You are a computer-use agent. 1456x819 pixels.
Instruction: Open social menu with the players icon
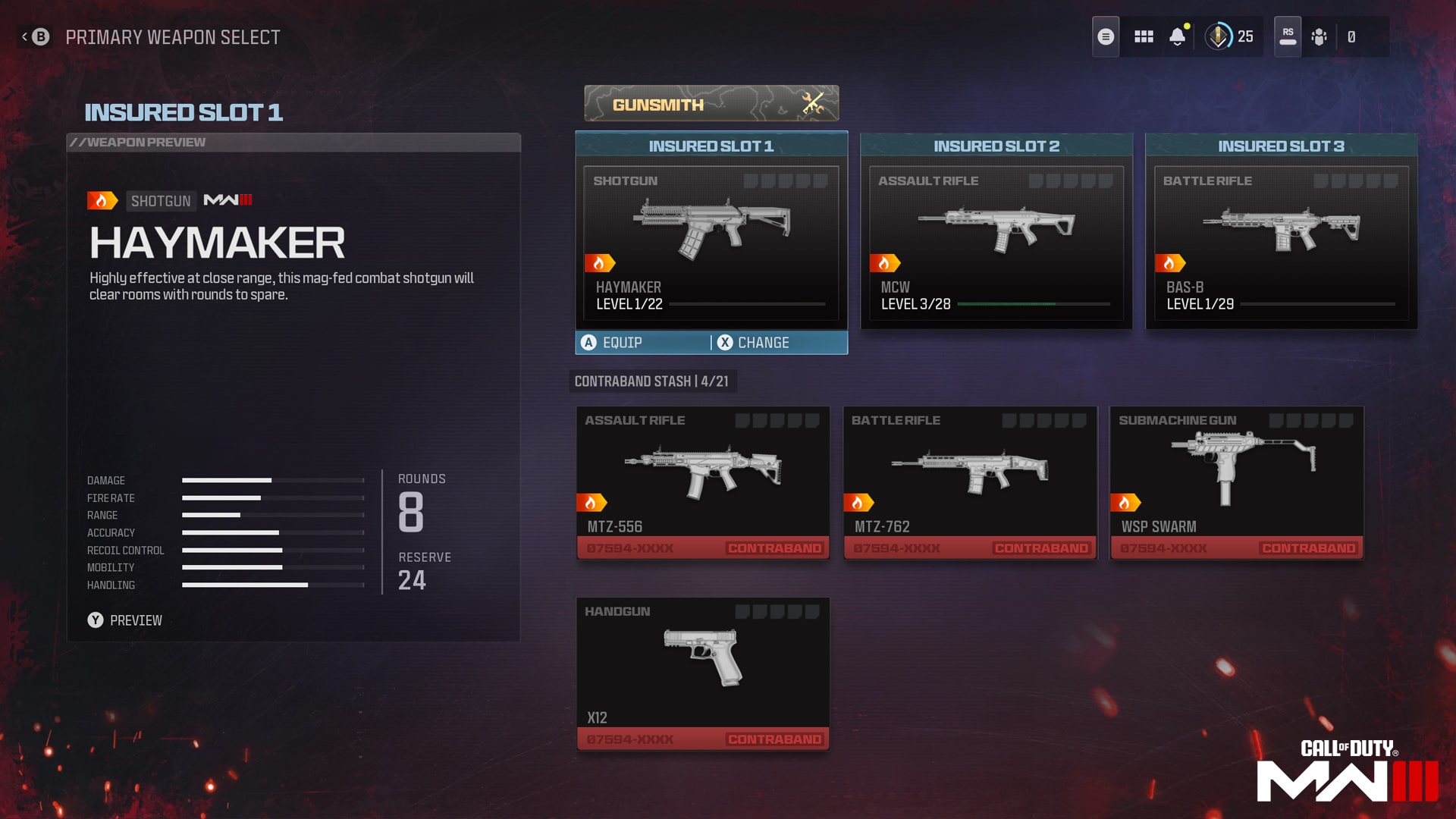[1319, 36]
